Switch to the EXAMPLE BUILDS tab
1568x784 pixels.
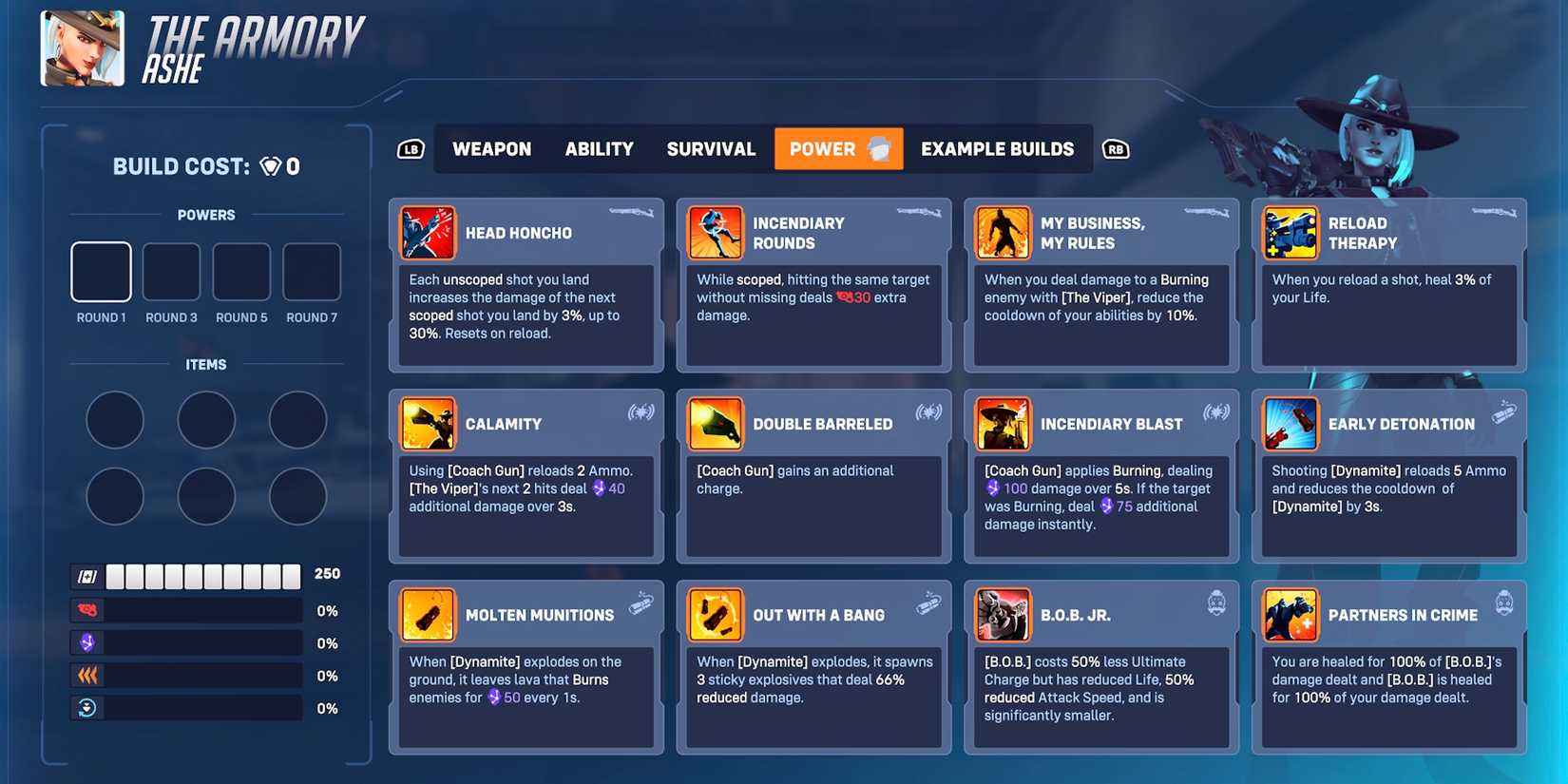(x=997, y=148)
